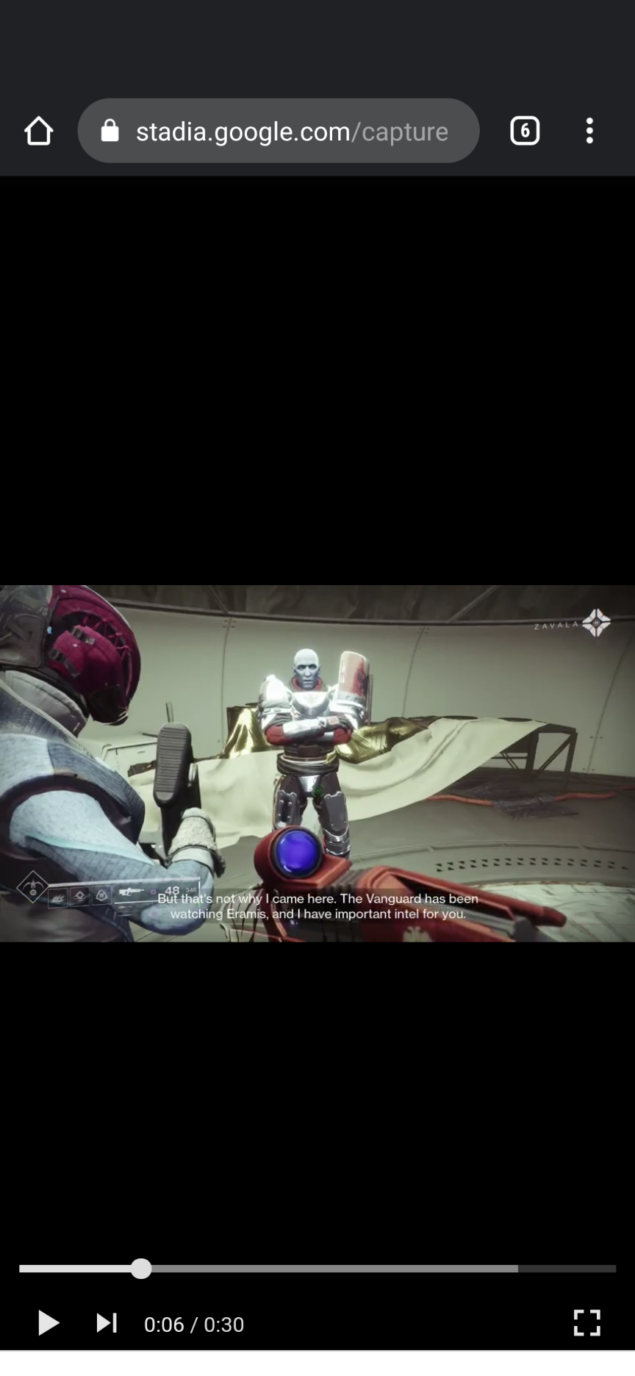Click the diamond Super ability icon
Screen dimensions: 635x1376
tap(32, 887)
